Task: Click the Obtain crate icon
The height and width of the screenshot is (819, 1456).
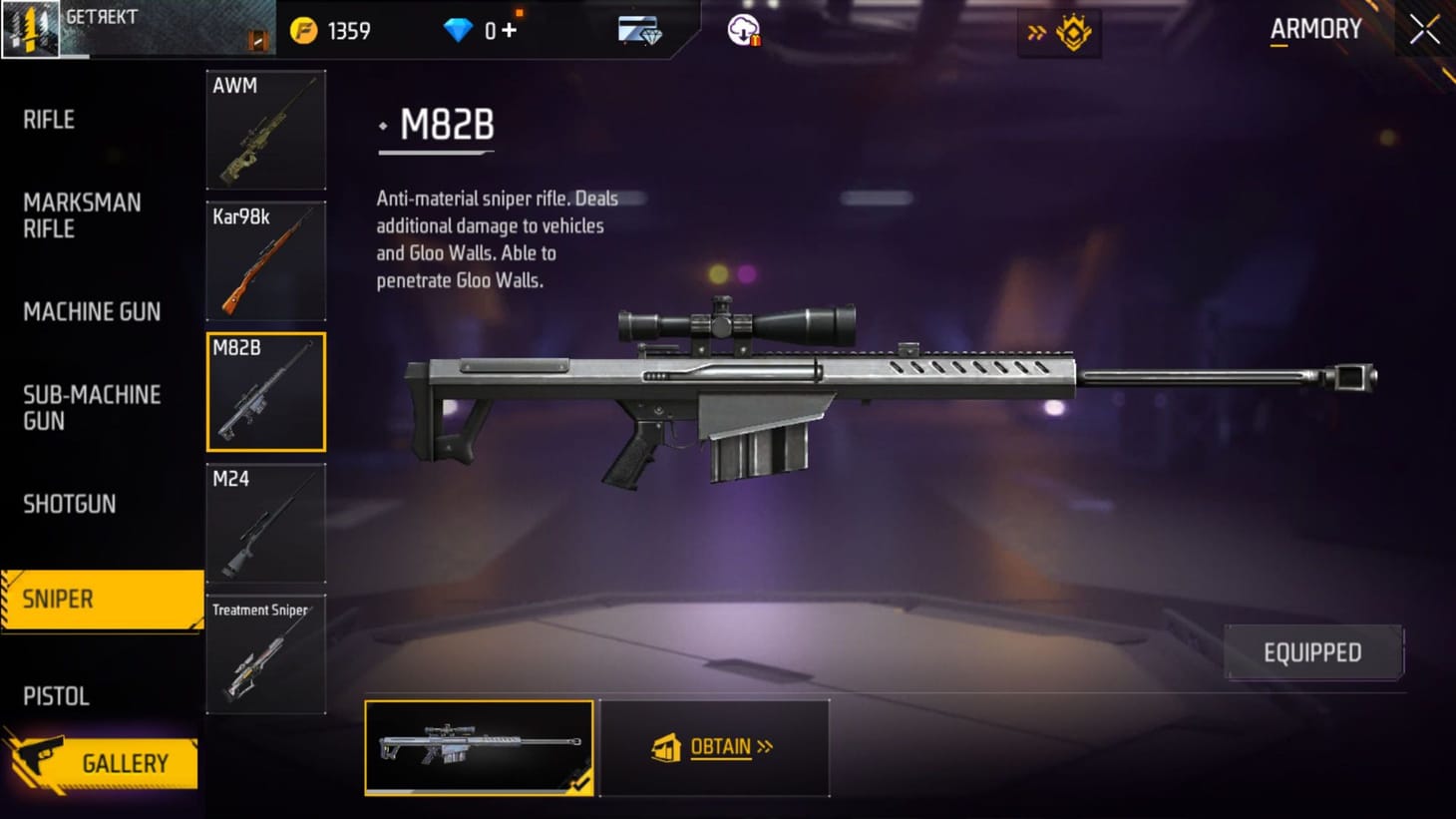Action: pos(666,746)
